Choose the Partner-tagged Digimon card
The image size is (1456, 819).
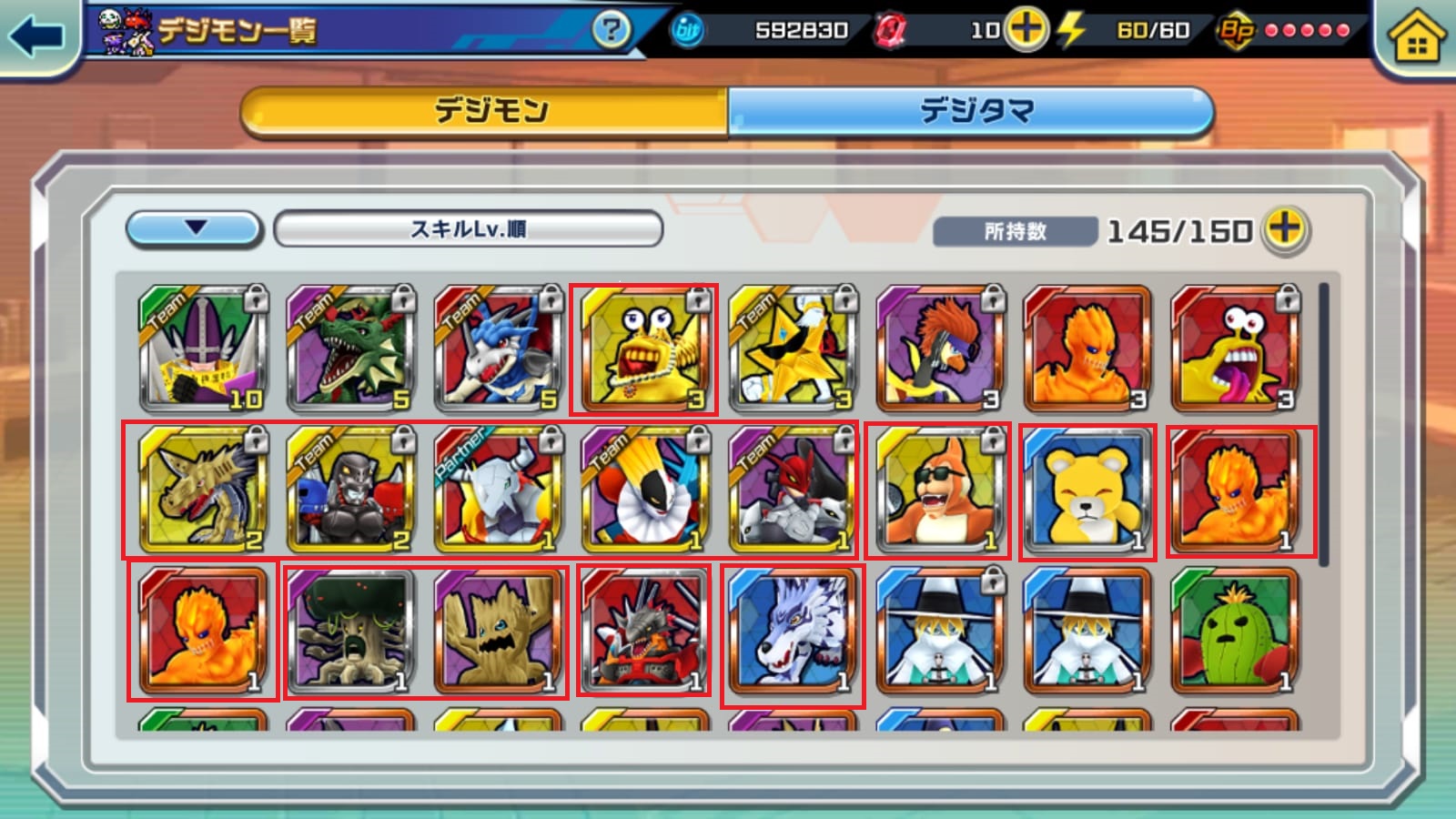click(x=498, y=490)
